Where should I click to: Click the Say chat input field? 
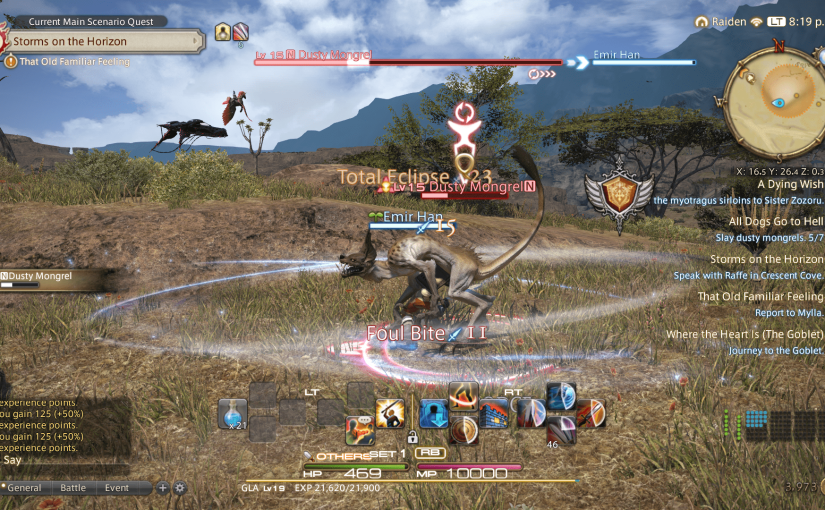tap(66, 461)
